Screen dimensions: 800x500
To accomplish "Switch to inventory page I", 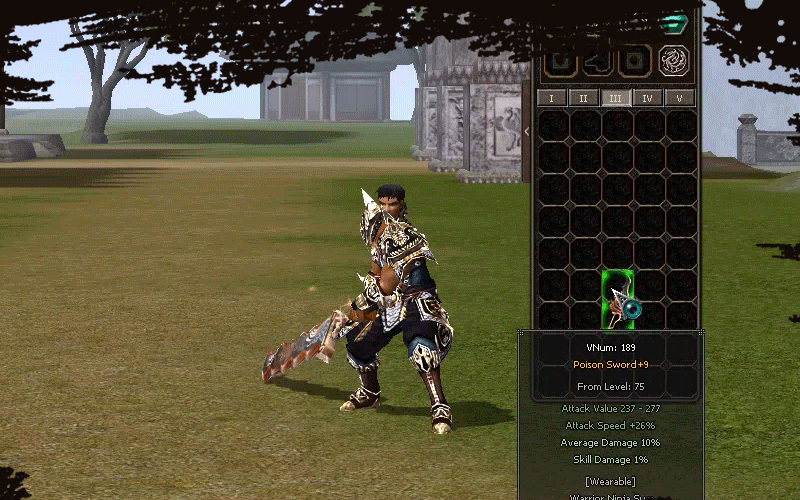I will click(x=552, y=98).
